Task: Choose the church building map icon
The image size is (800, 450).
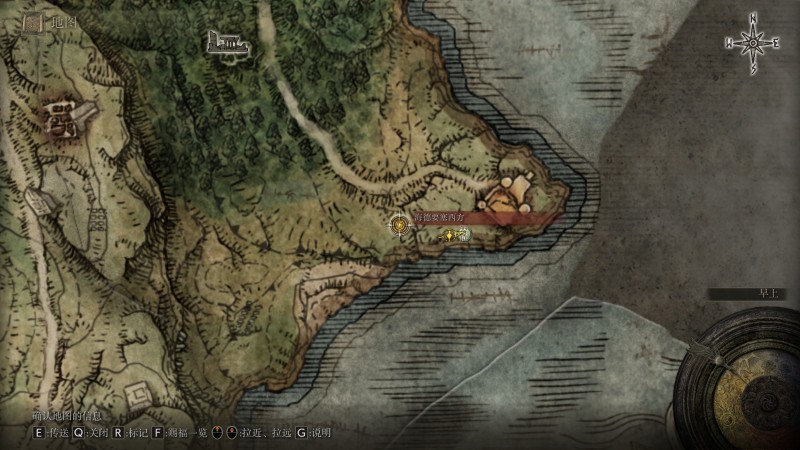Action: click(227, 42)
